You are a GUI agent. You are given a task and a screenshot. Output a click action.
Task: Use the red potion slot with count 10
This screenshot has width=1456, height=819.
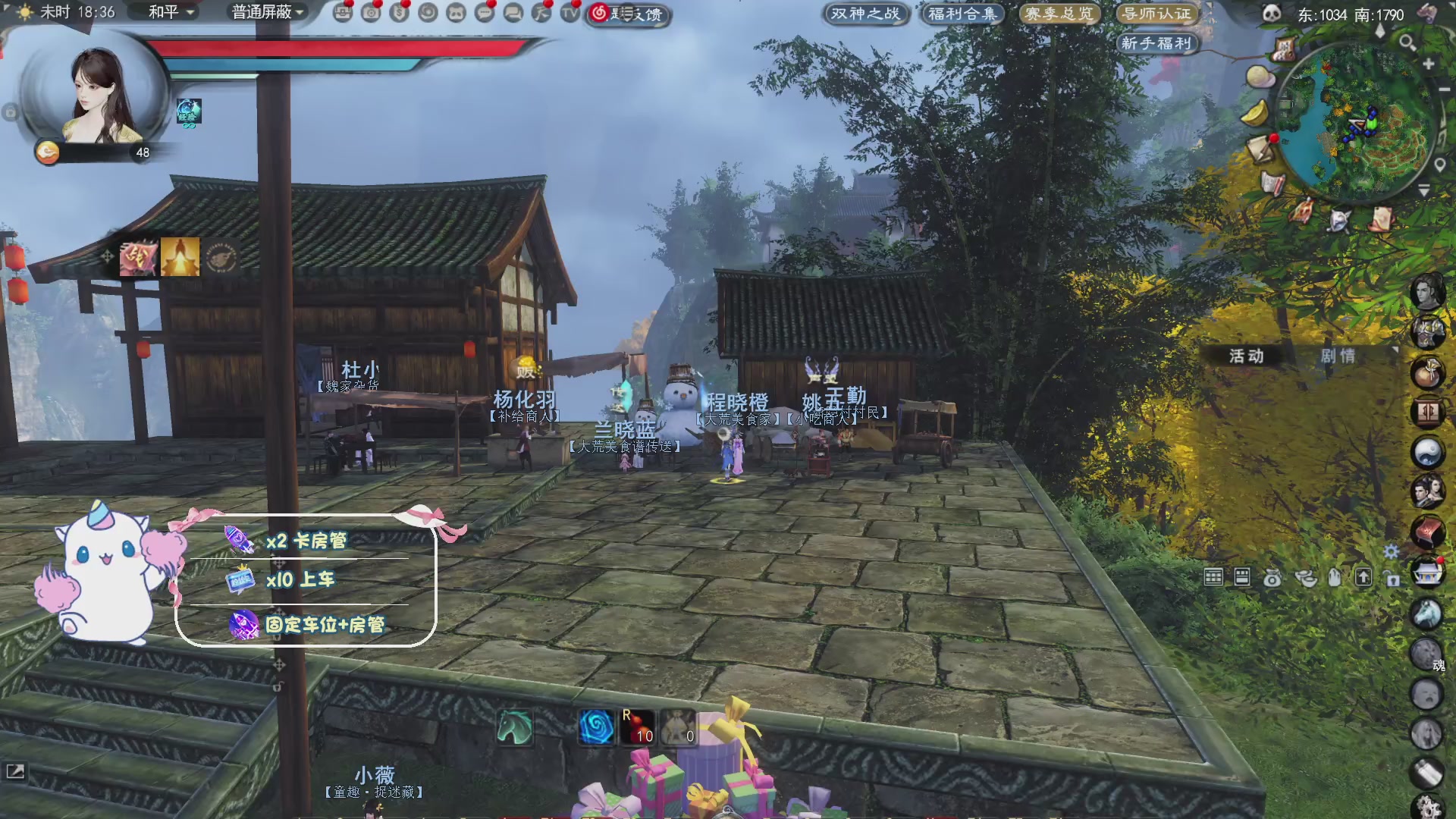pos(638,727)
